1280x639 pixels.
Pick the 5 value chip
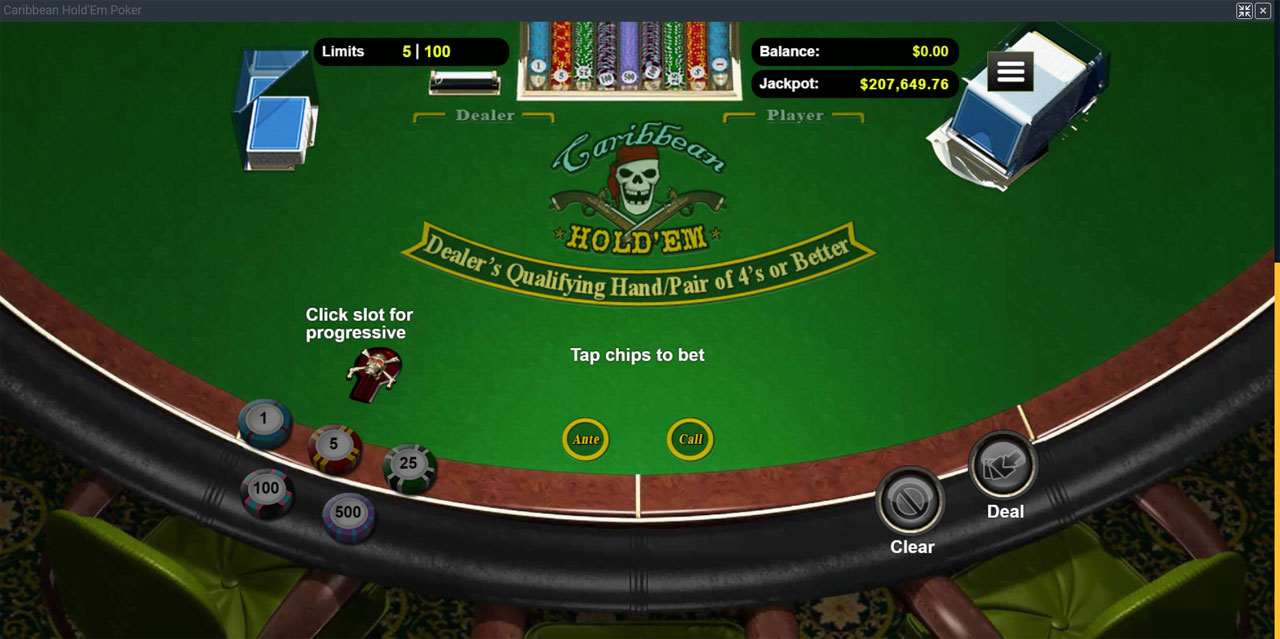(x=334, y=446)
